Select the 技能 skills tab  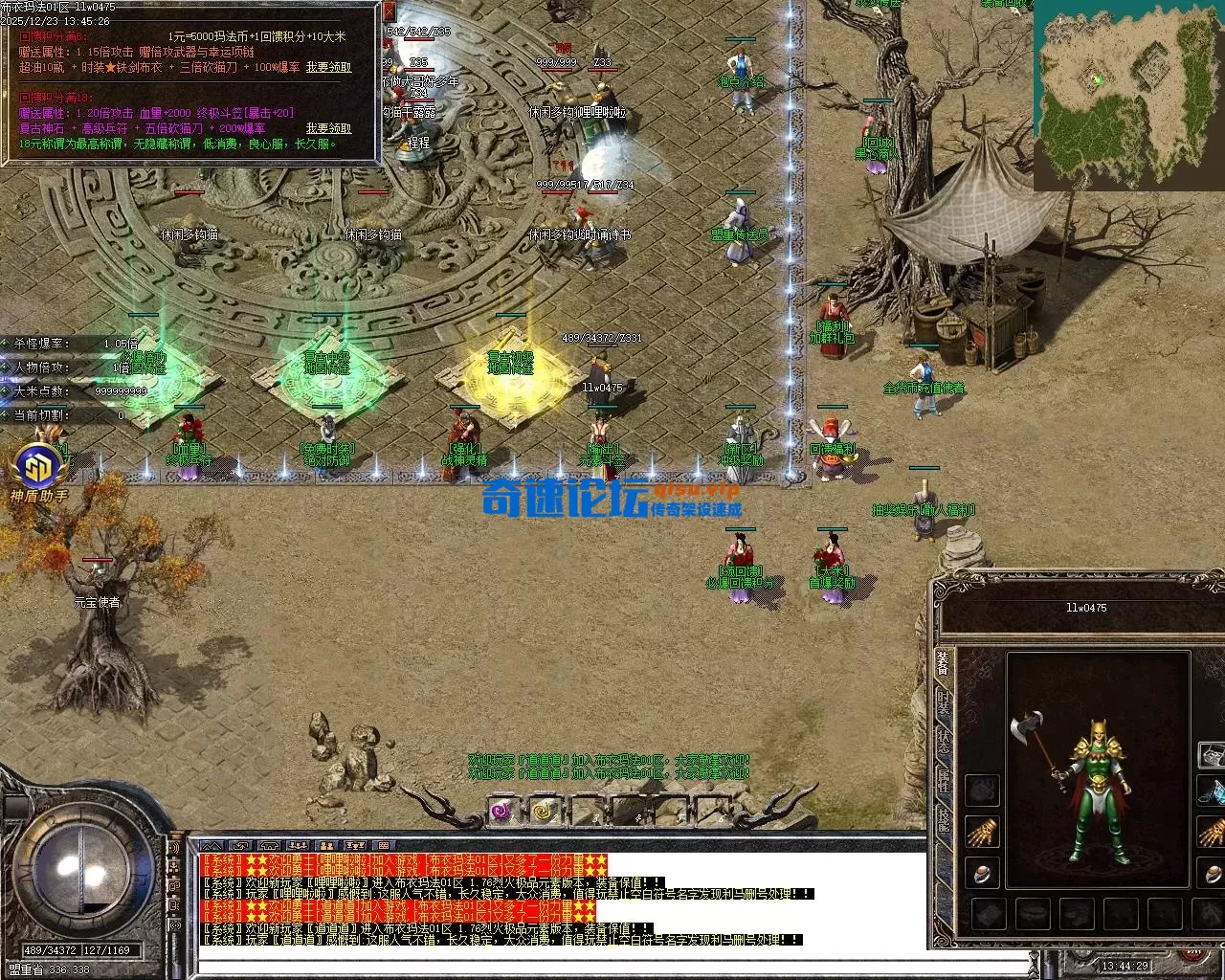944,818
